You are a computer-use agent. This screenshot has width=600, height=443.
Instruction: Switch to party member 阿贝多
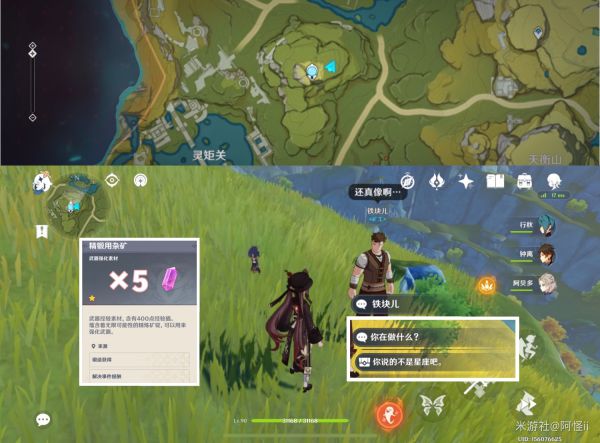(546, 284)
